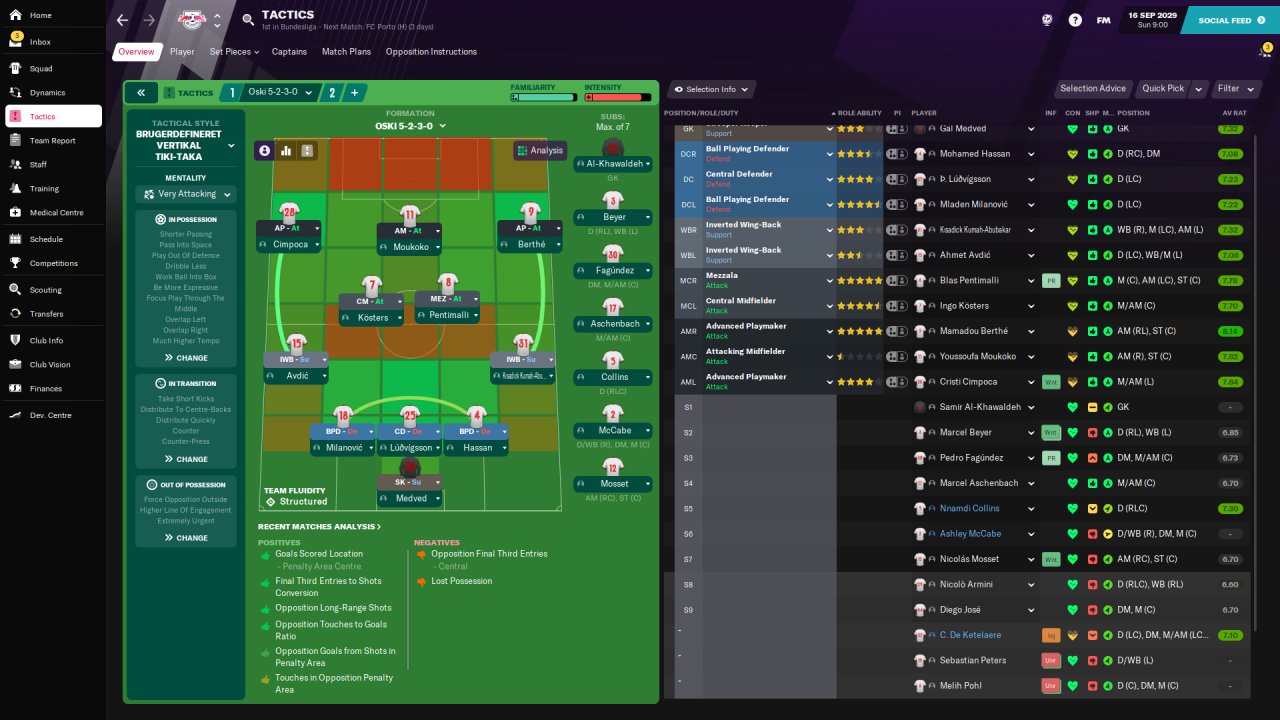Change the In Possession instructions
Viewport: 1280px width, 720px height.
coord(186,357)
